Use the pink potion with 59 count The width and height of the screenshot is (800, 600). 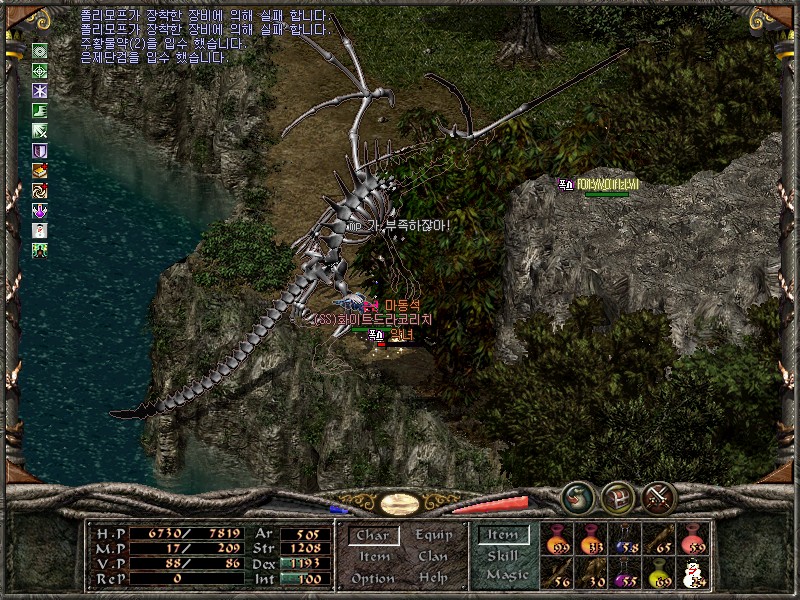pos(692,540)
